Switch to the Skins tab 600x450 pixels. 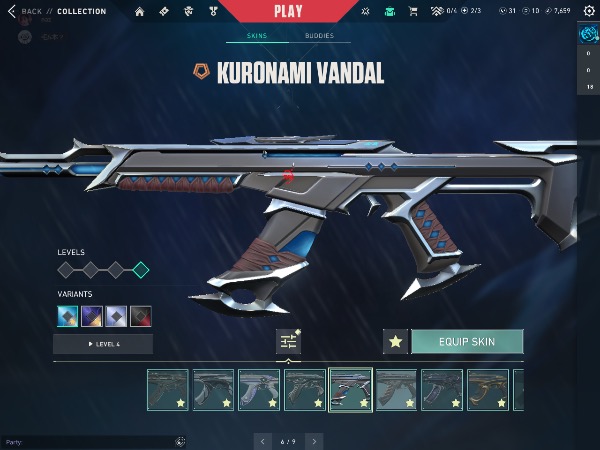click(254, 36)
